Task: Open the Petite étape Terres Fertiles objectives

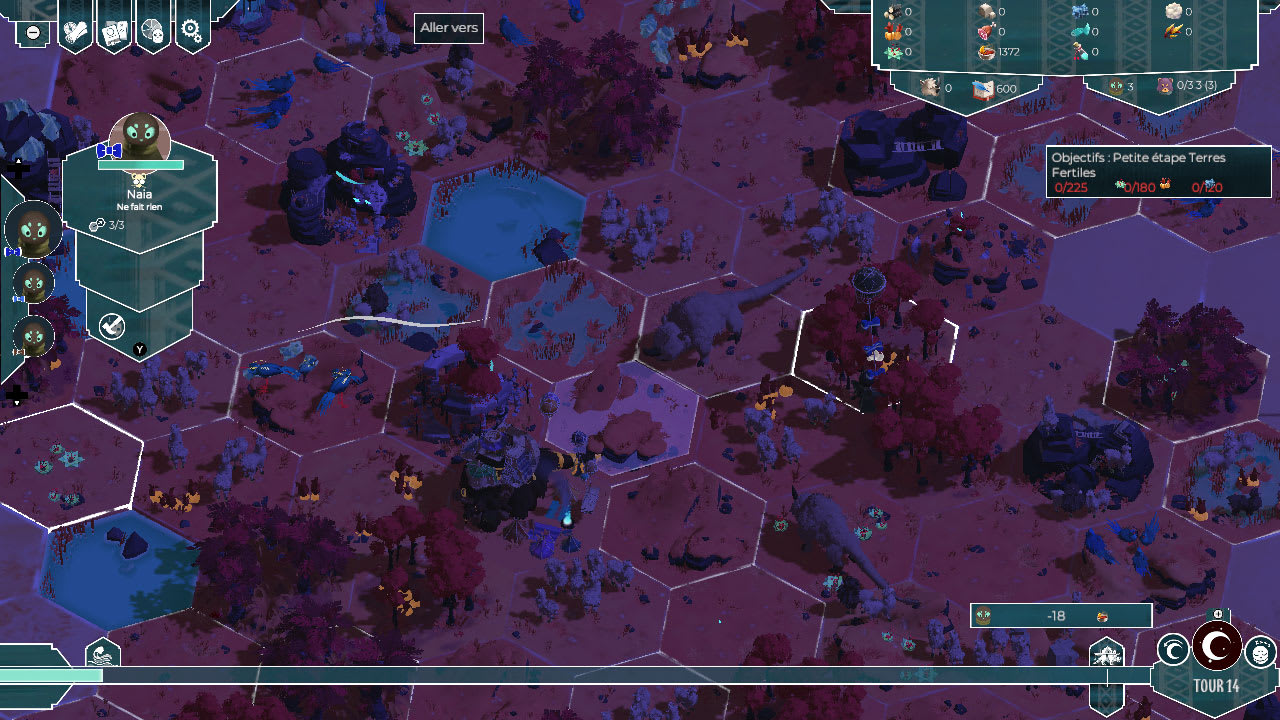Action: click(1159, 172)
